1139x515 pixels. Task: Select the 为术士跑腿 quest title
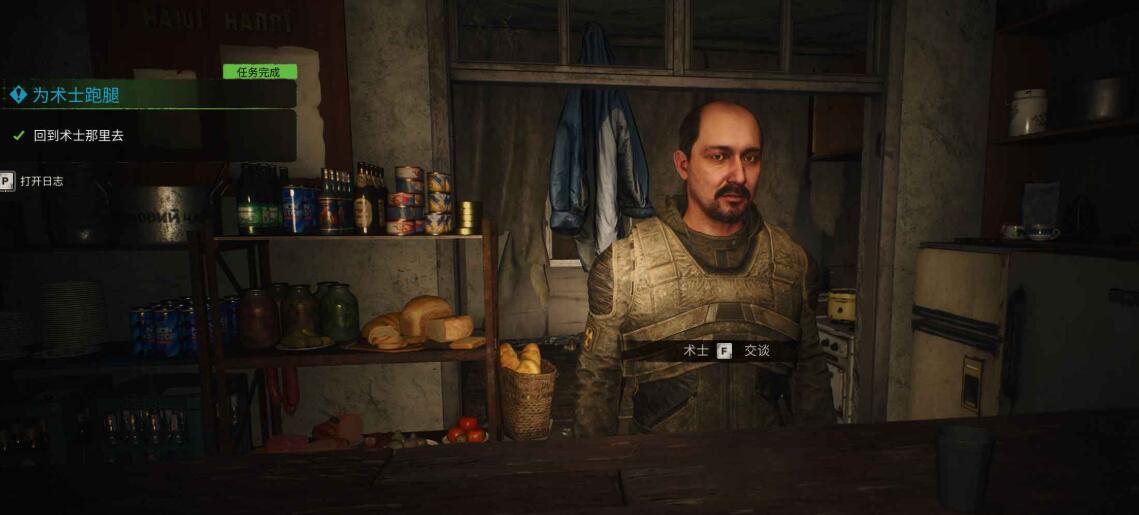[76, 95]
